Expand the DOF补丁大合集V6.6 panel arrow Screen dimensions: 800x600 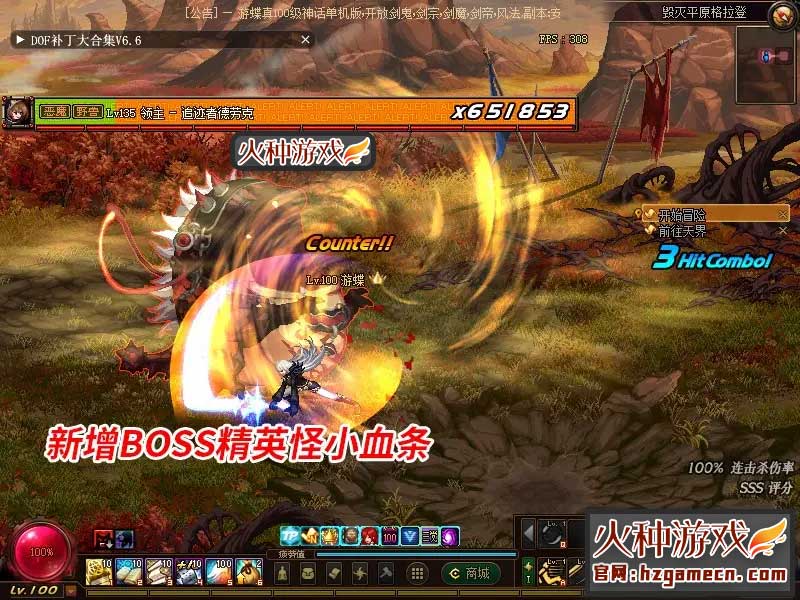click(19, 39)
